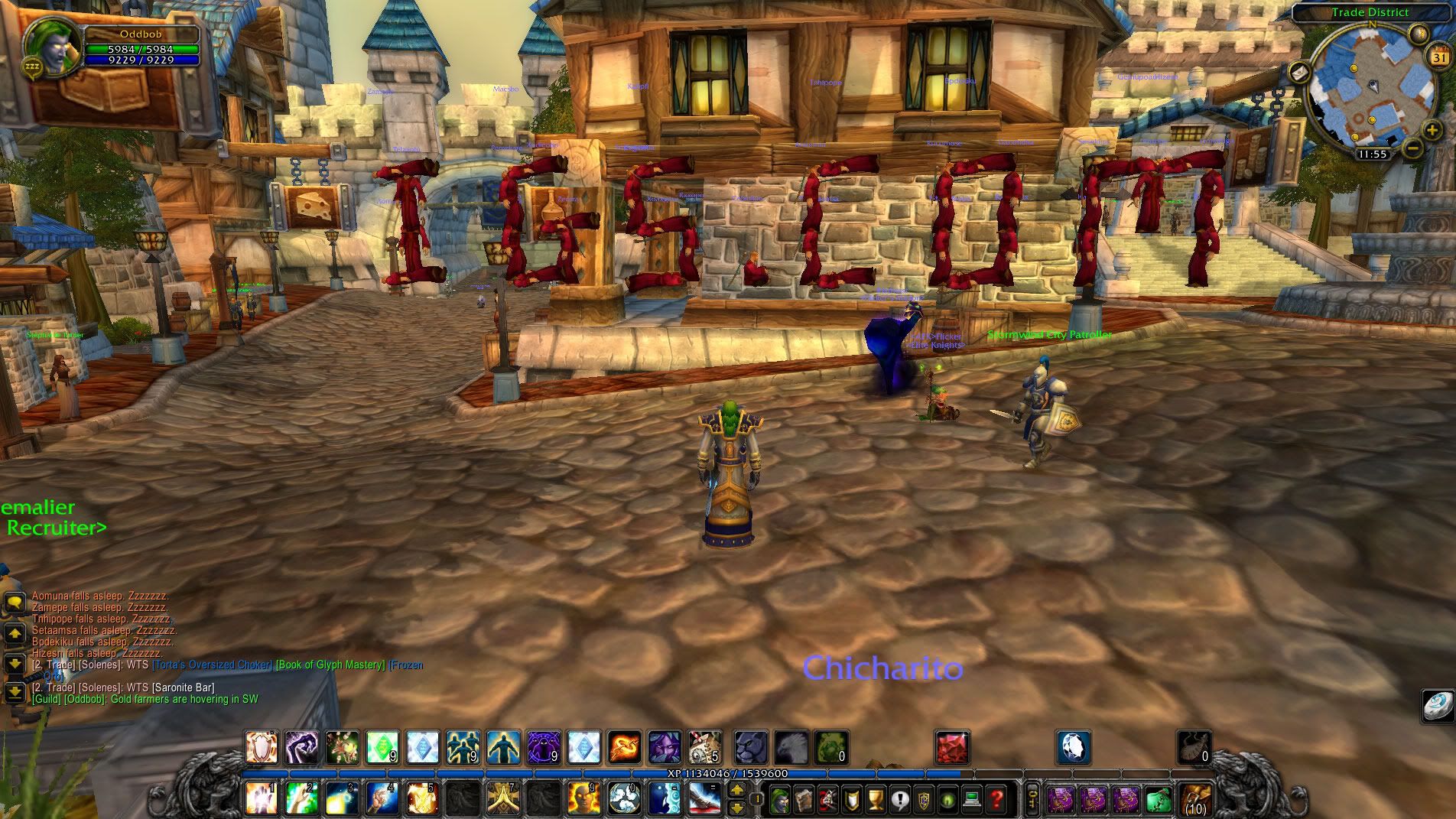Screen dimensions: 1456x819
Task: Open the quest log exclamation button
Action: point(899,800)
